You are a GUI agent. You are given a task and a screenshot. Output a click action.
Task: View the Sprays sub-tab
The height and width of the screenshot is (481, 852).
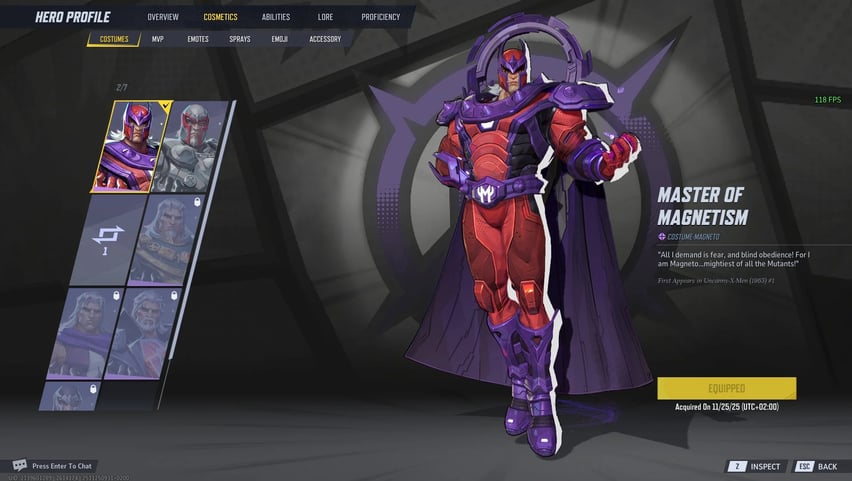240,40
